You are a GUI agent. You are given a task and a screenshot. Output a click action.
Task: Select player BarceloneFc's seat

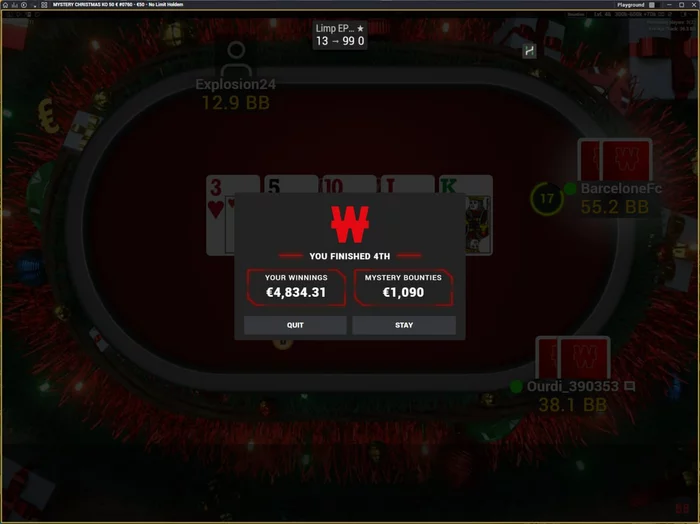click(614, 186)
